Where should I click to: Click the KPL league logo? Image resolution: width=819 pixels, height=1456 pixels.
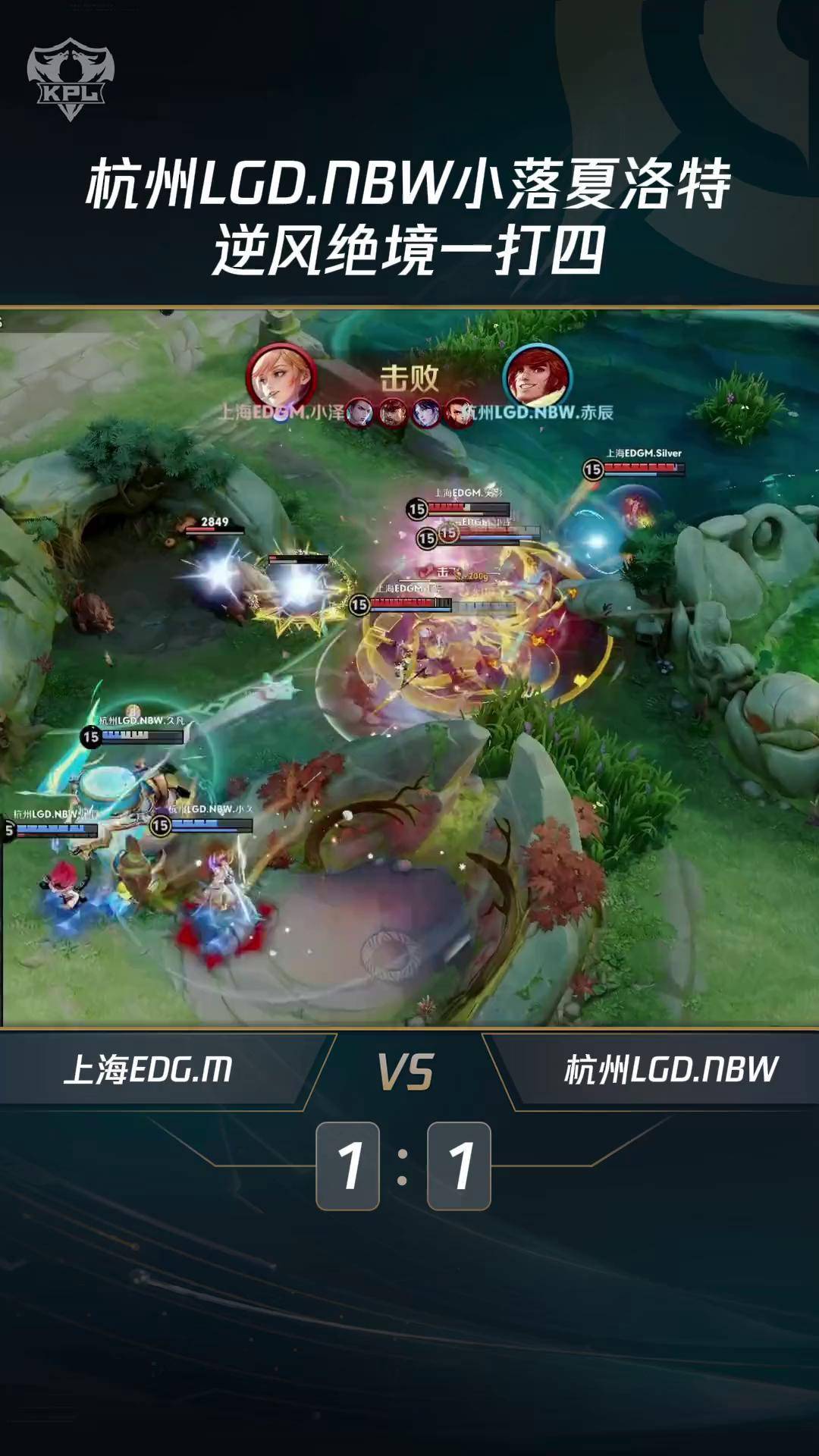[71, 80]
